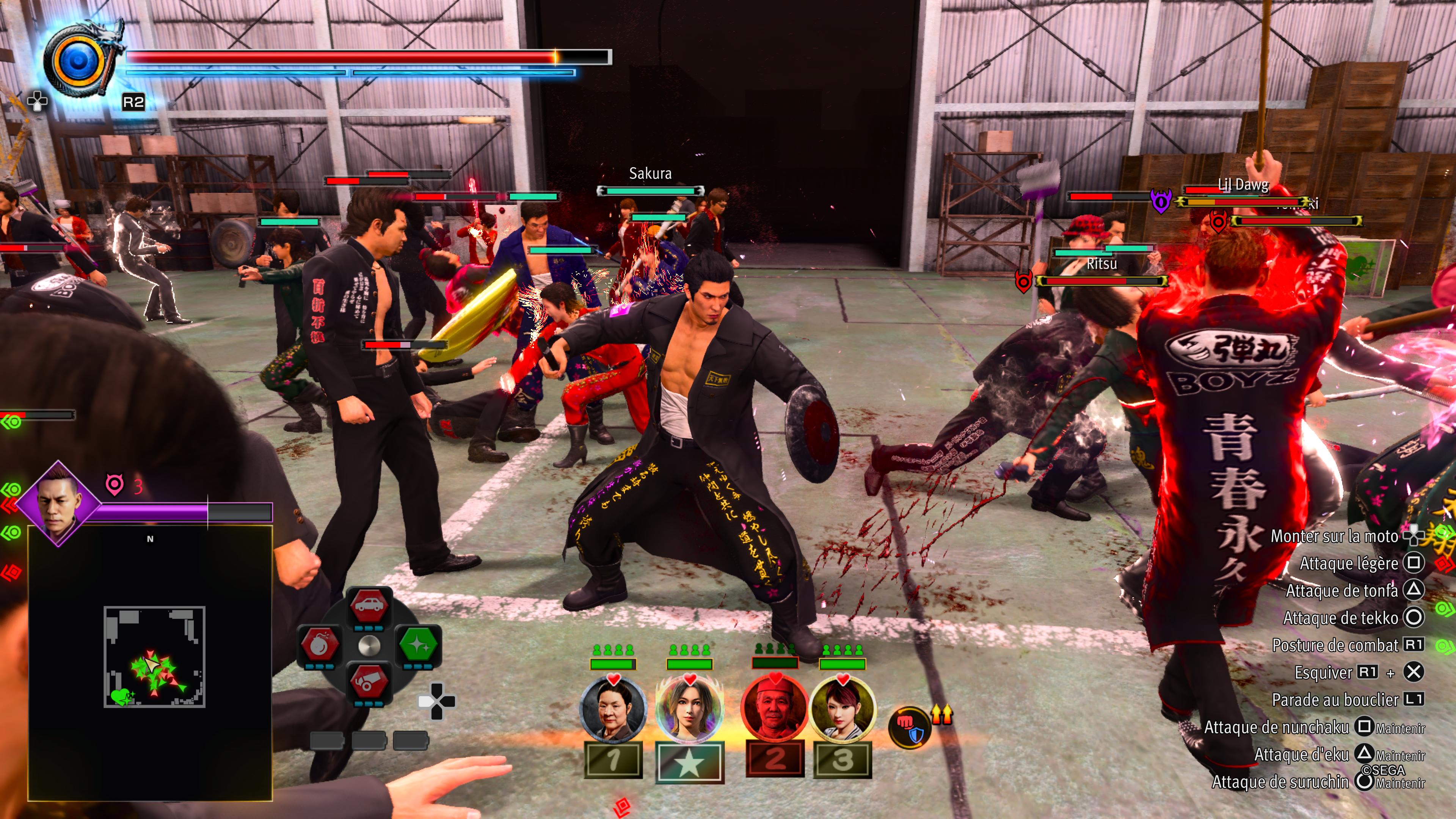
Task: Click the squad number 1 badge
Action: pos(613,759)
